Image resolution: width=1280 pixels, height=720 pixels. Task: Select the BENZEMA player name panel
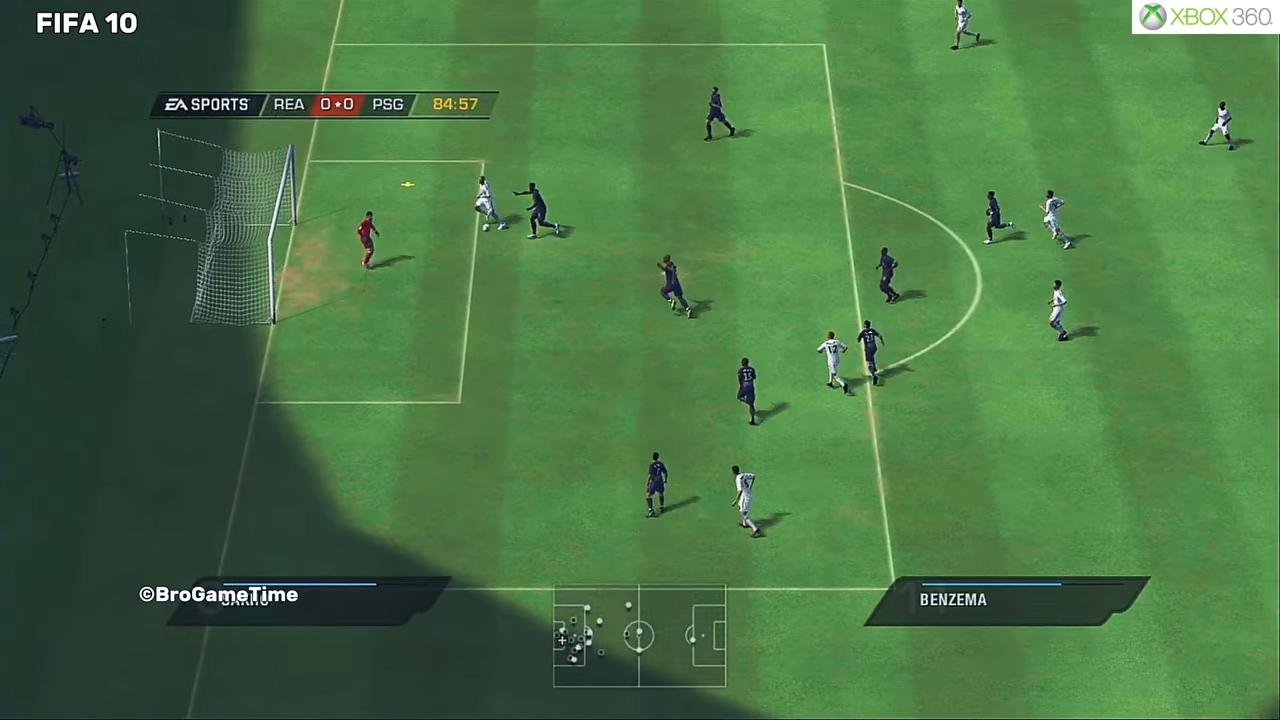[1005, 600]
